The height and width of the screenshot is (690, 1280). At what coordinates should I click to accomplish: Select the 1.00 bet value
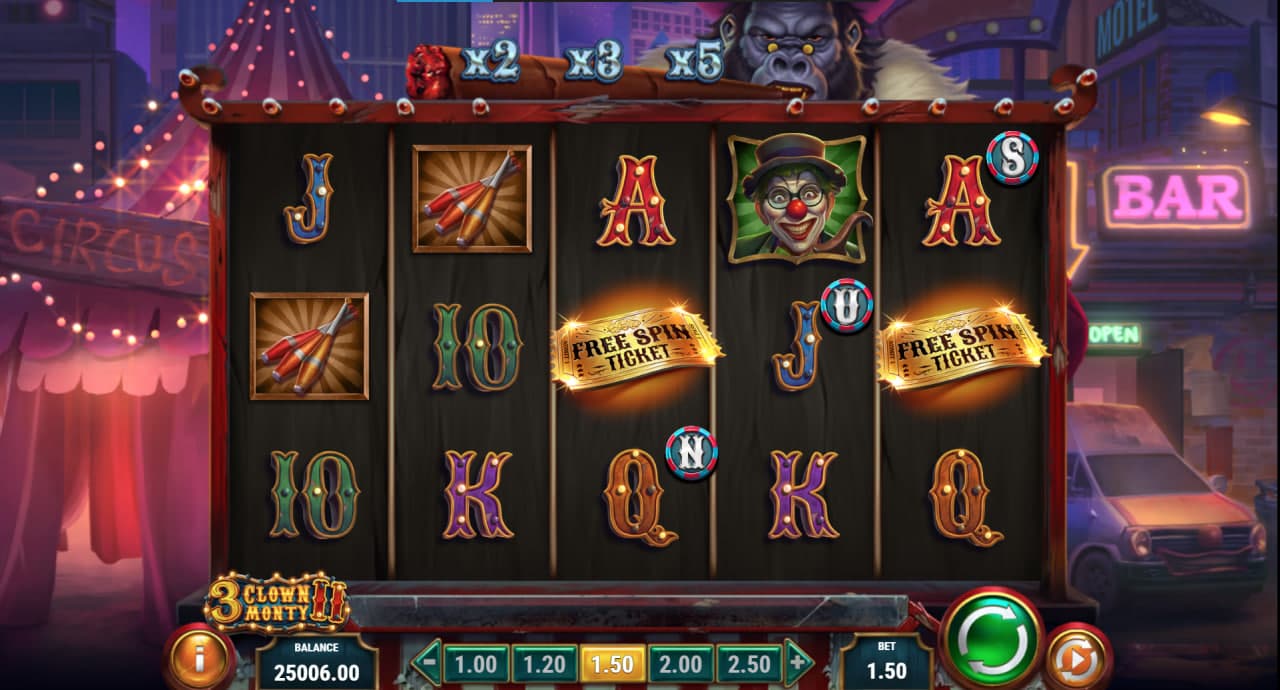476,664
